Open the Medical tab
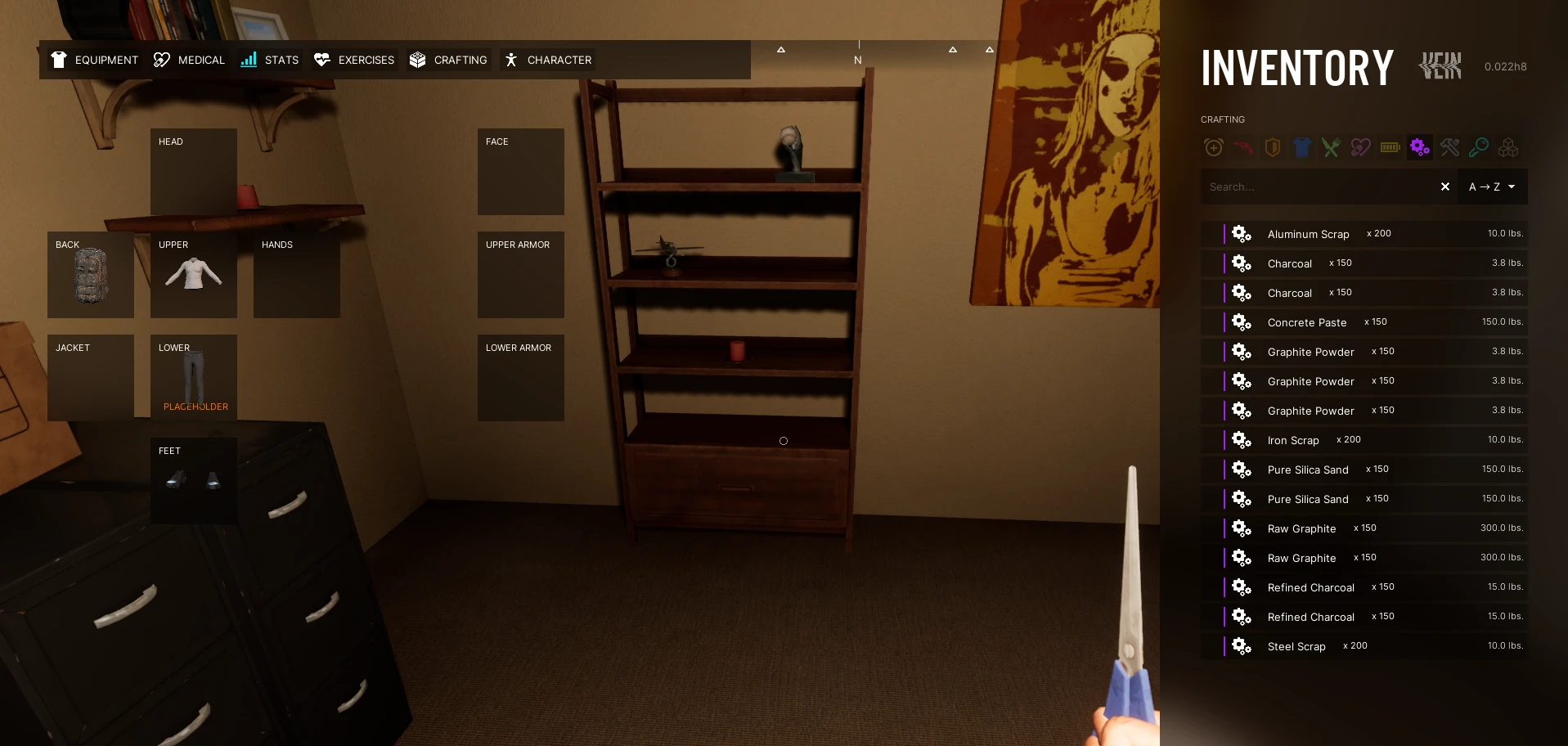This screenshot has height=746, width=1568. 189,60
